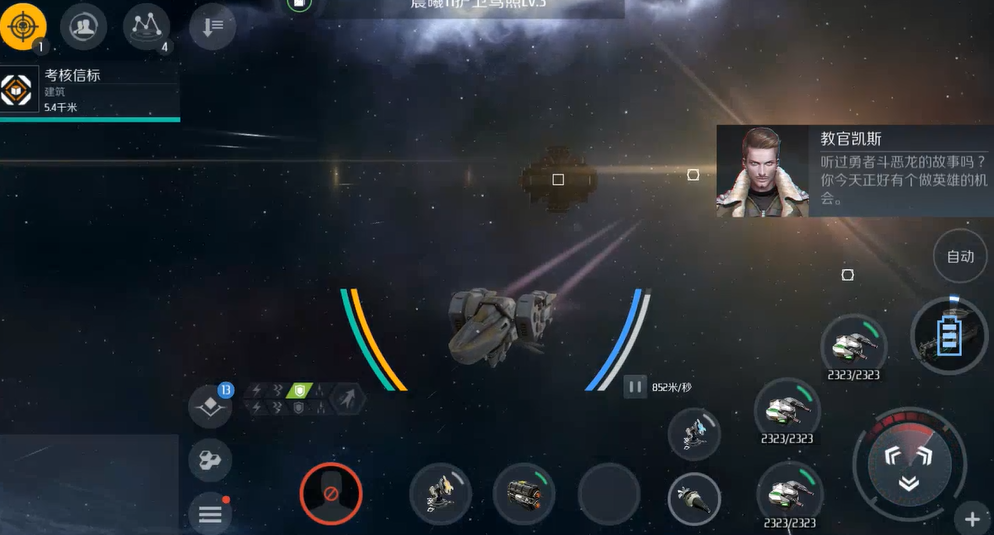Click the plus button in the corner

[972, 518]
